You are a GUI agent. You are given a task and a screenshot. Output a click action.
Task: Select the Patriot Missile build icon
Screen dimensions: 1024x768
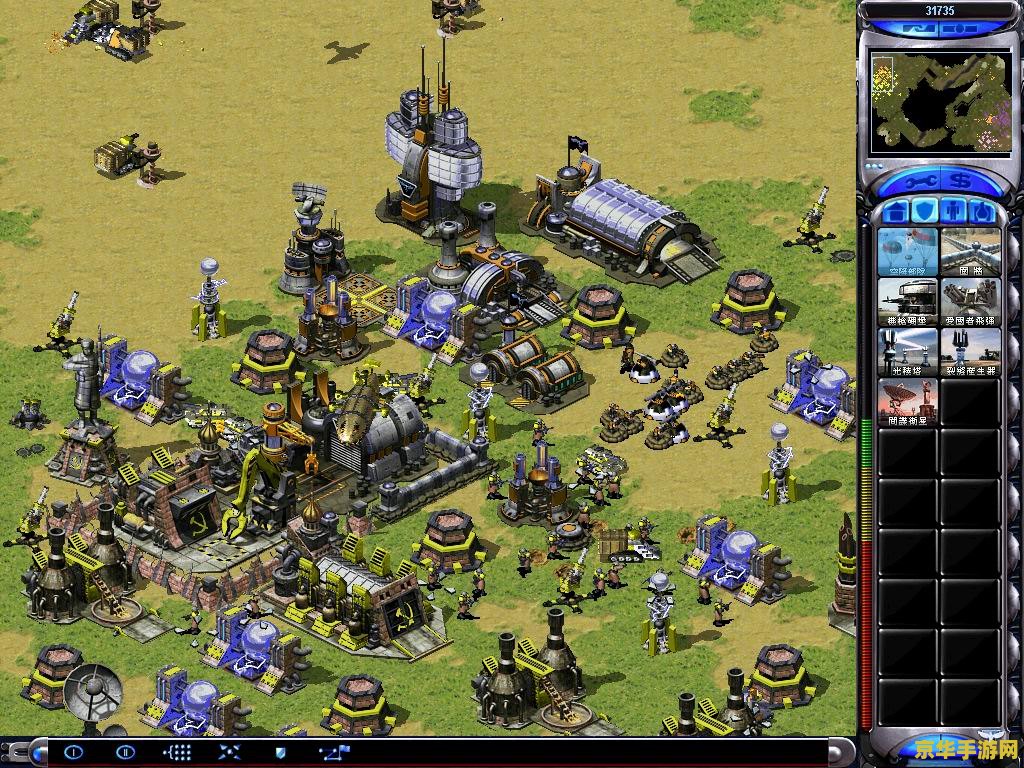click(970, 301)
